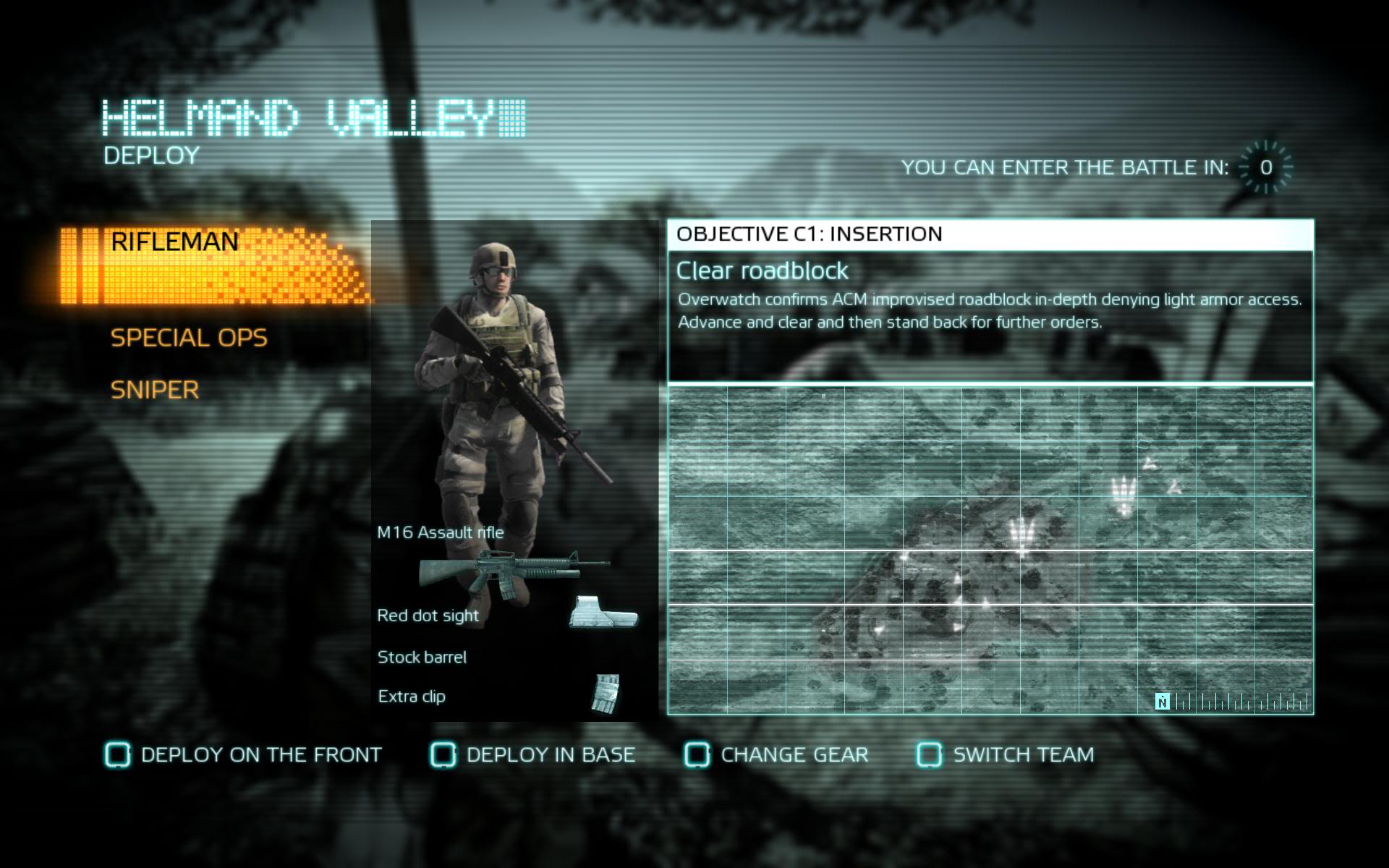
Task: Click Deploy on the Front
Action: (244, 755)
